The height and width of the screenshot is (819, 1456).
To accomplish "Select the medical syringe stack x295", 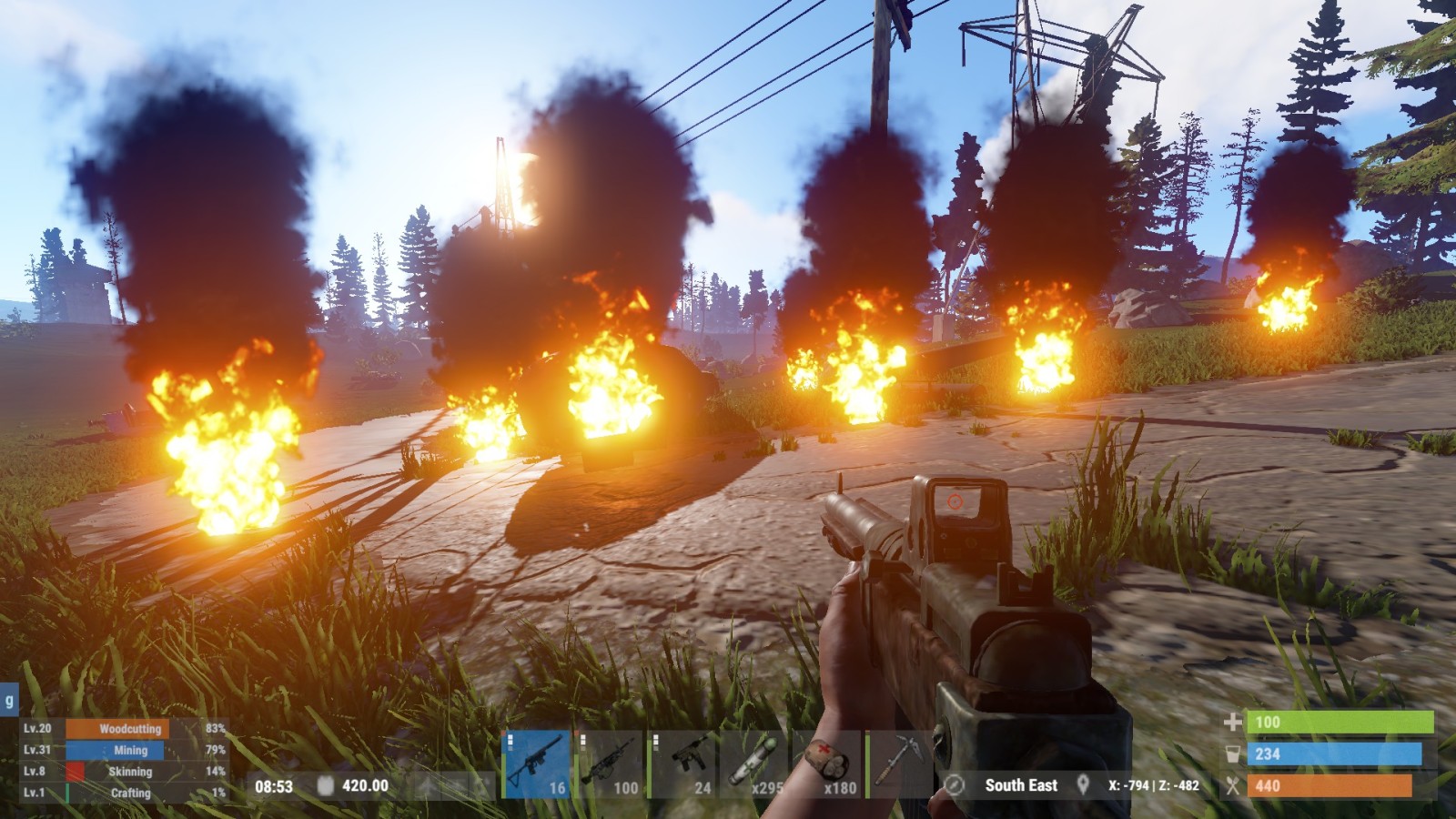I will 754,764.
